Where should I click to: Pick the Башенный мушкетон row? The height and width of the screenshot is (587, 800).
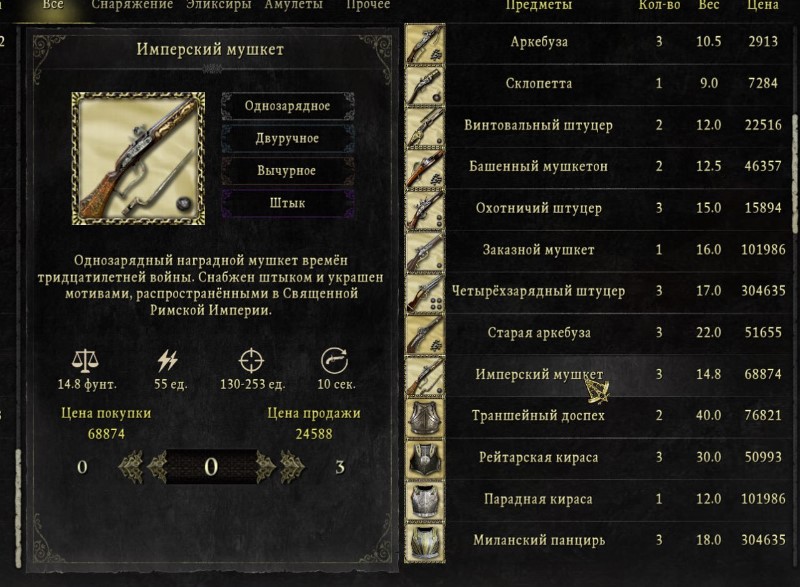point(539,167)
